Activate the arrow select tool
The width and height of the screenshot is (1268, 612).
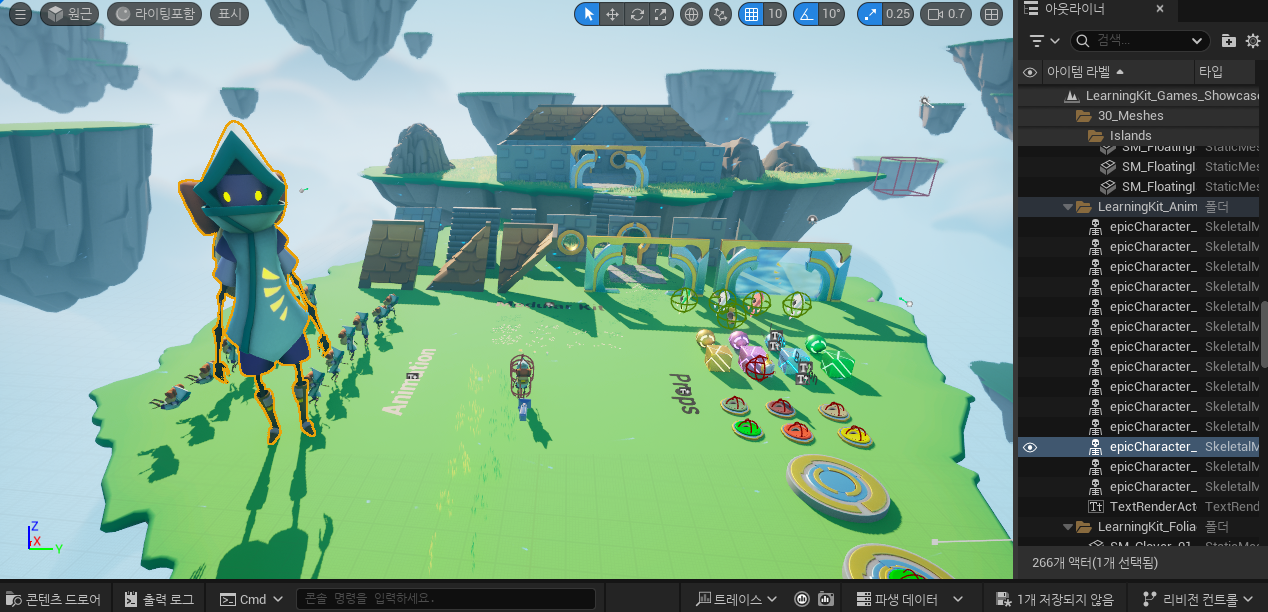[x=588, y=14]
